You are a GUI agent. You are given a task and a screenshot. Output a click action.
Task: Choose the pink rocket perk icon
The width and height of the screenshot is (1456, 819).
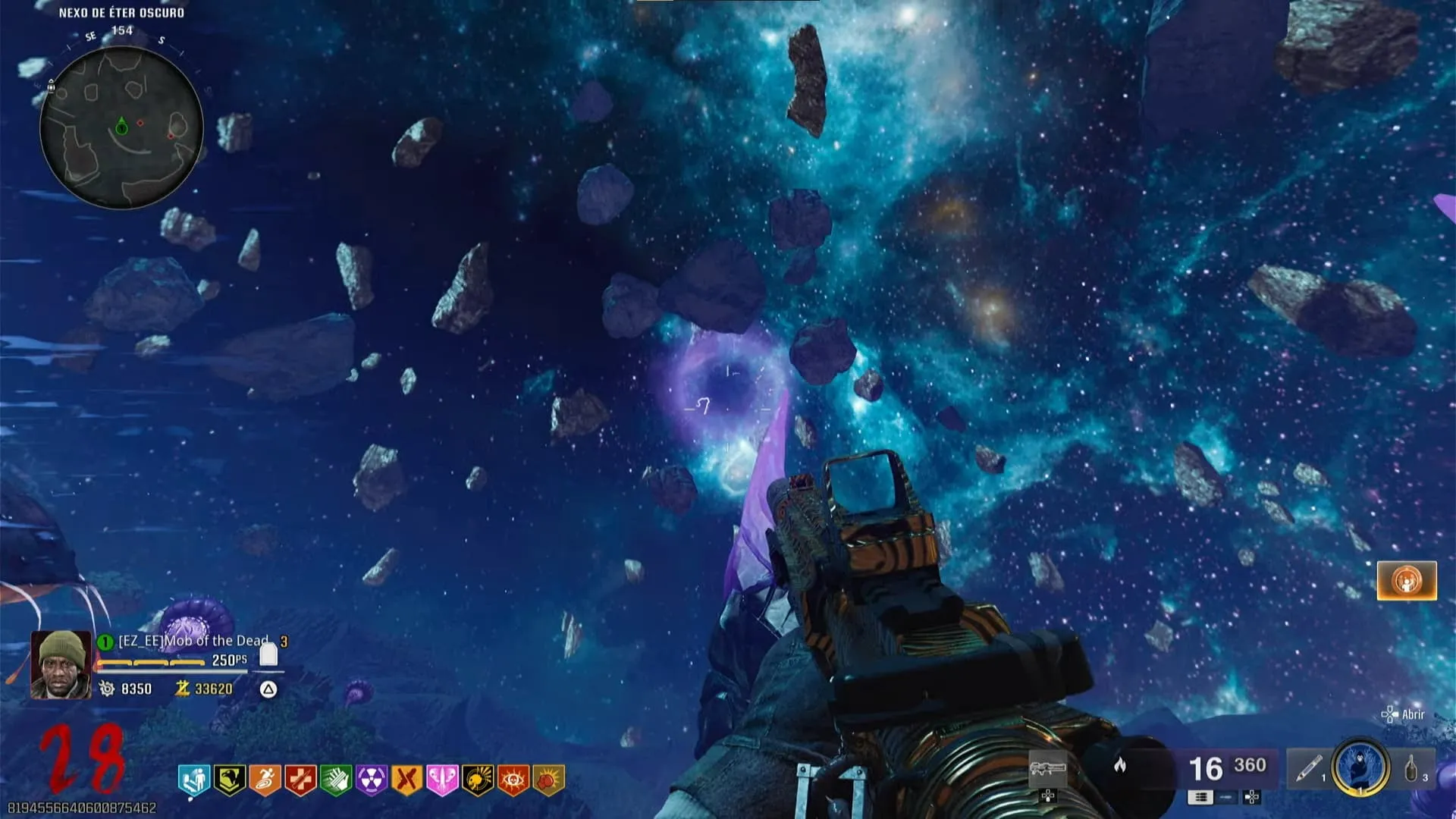442,780
